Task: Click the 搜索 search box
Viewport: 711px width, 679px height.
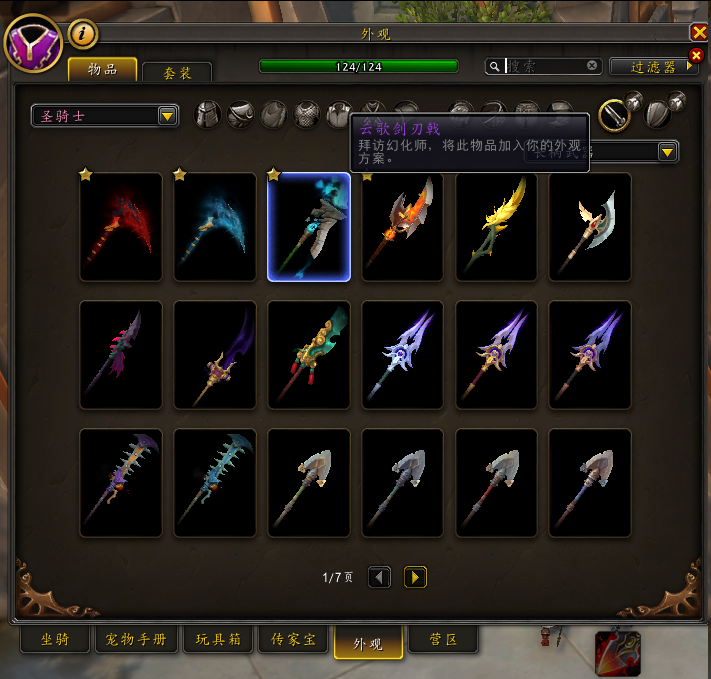Action: 545,66
